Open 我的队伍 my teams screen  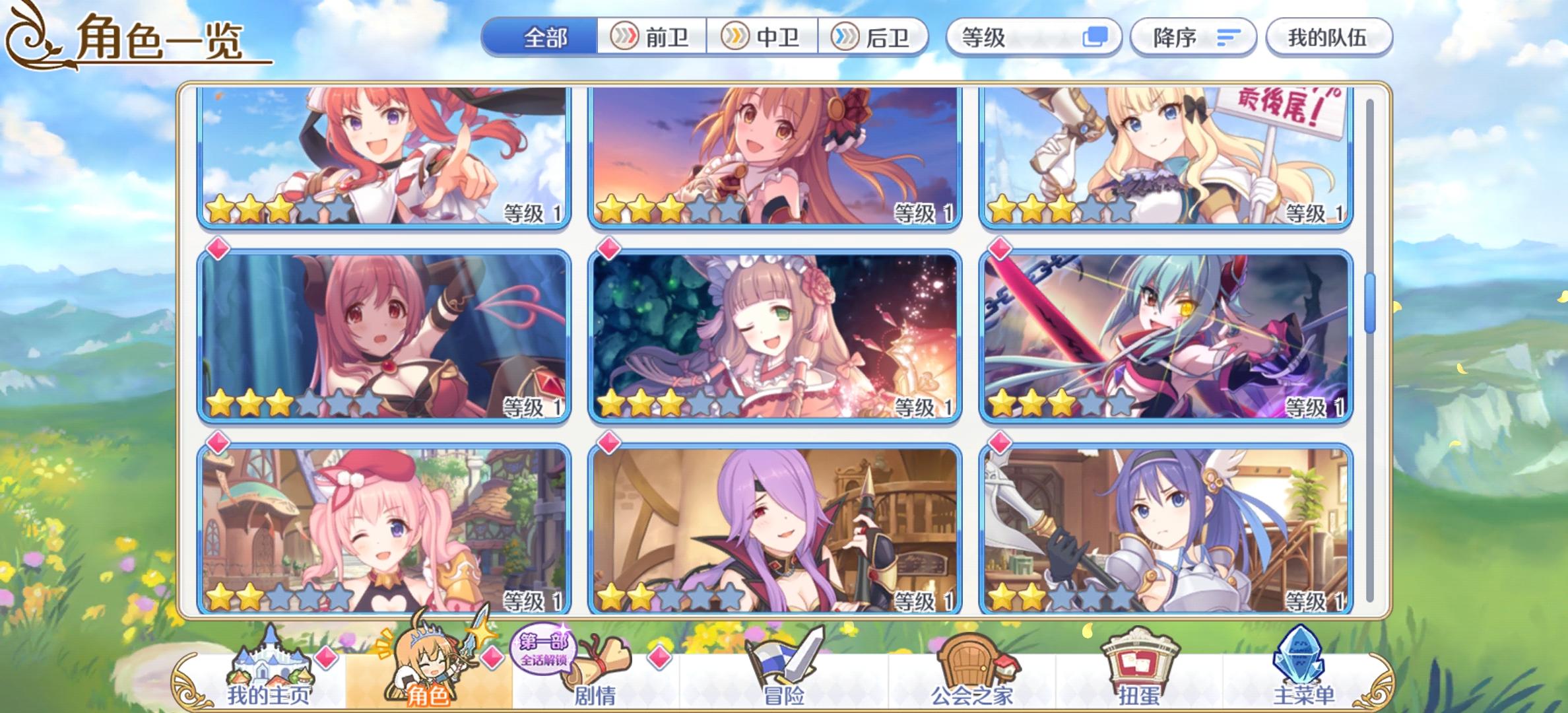[1328, 38]
